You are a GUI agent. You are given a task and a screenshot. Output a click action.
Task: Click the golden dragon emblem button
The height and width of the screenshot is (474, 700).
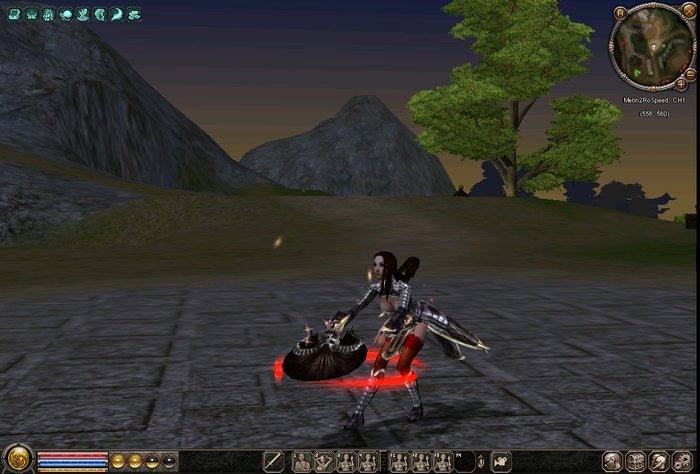point(17,461)
